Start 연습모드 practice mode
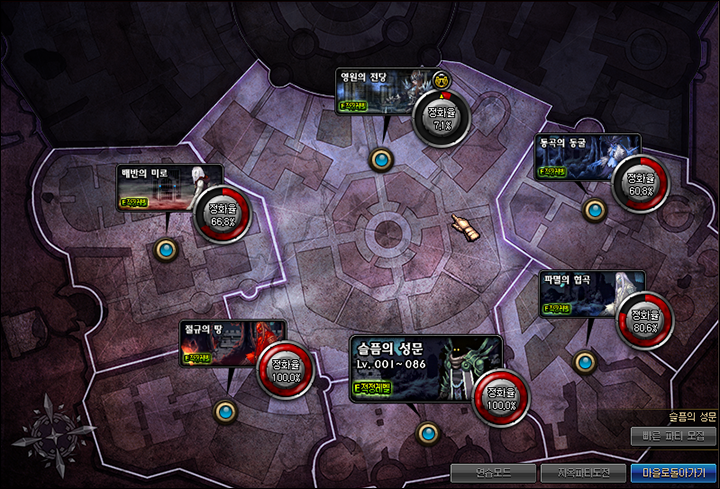Image resolution: width=720 pixels, height=489 pixels. point(489,472)
